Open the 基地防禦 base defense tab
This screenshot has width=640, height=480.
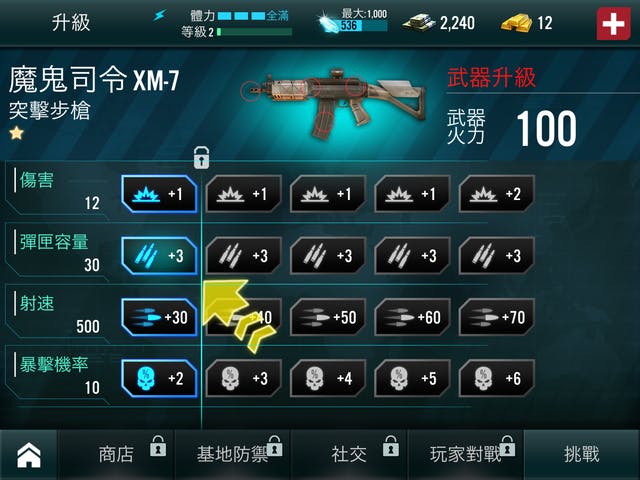pos(232,455)
